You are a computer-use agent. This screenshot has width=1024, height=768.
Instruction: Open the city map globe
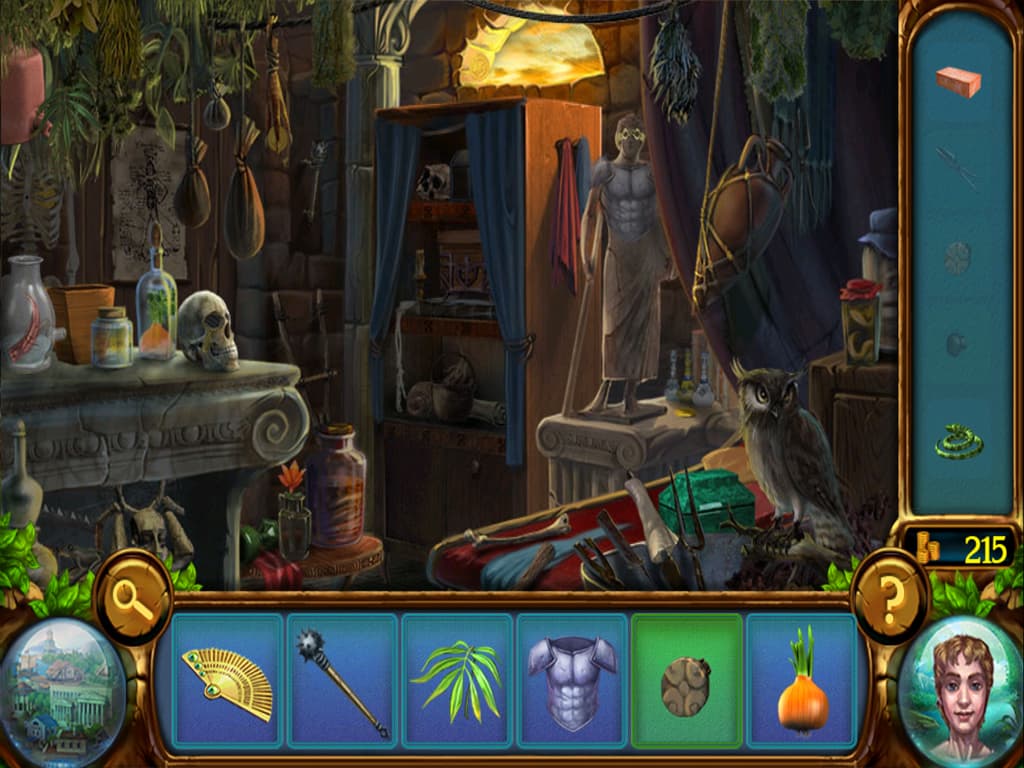(64, 690)
